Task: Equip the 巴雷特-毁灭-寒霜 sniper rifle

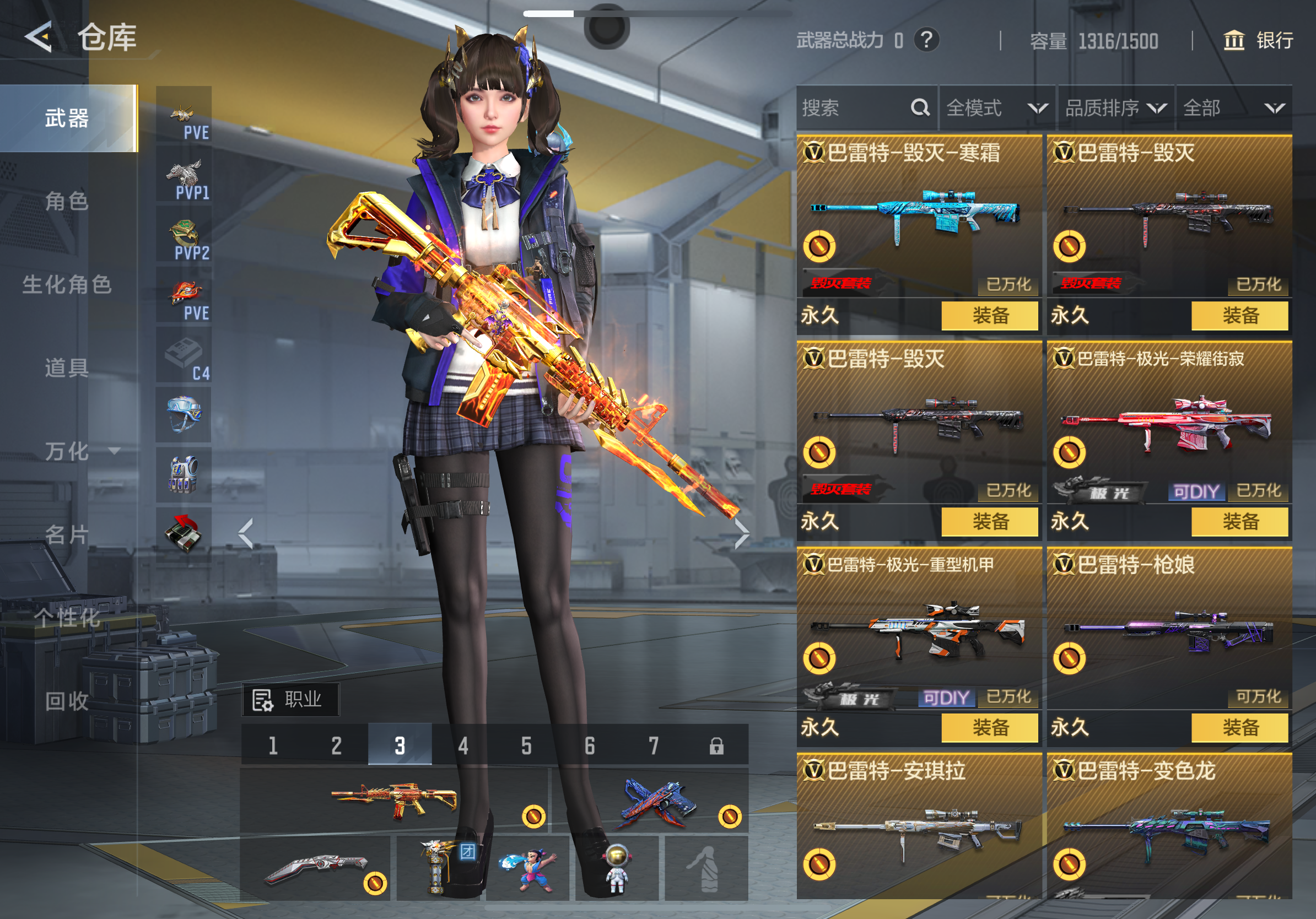Action: point(989,316)
